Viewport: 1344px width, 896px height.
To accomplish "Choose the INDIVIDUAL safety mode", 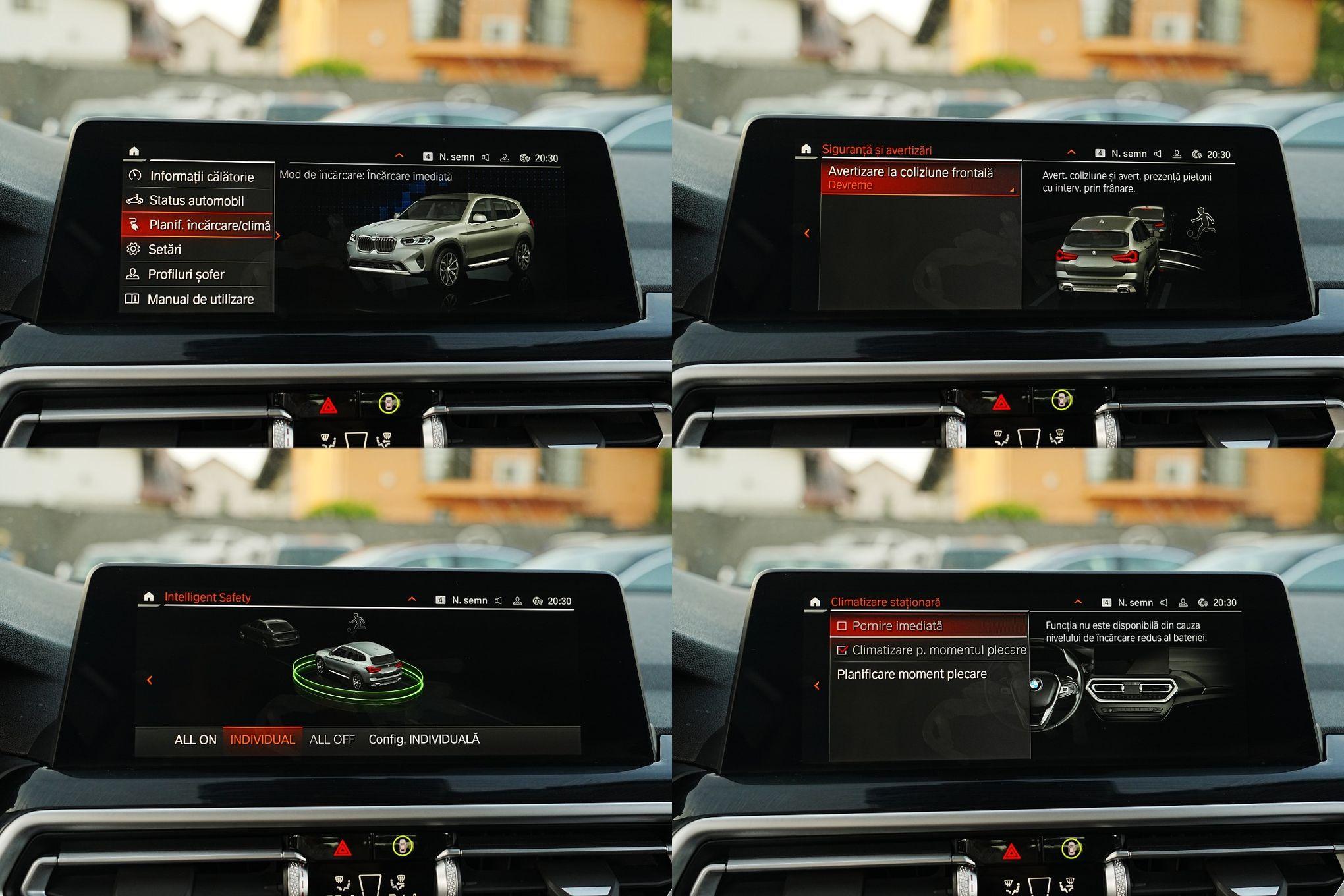I will (x=262, y=740).
